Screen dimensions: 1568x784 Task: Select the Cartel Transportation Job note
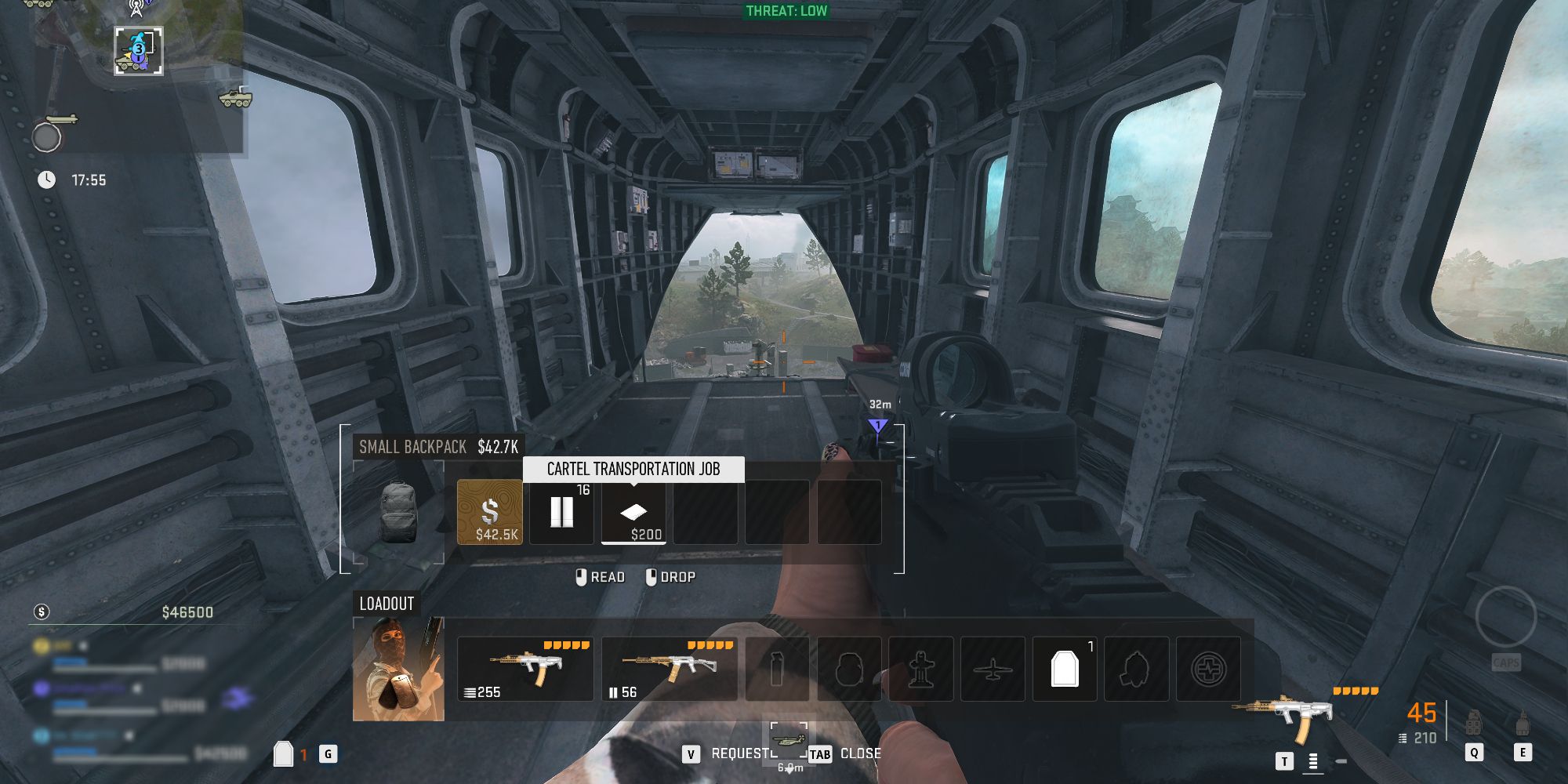point(633,512)
